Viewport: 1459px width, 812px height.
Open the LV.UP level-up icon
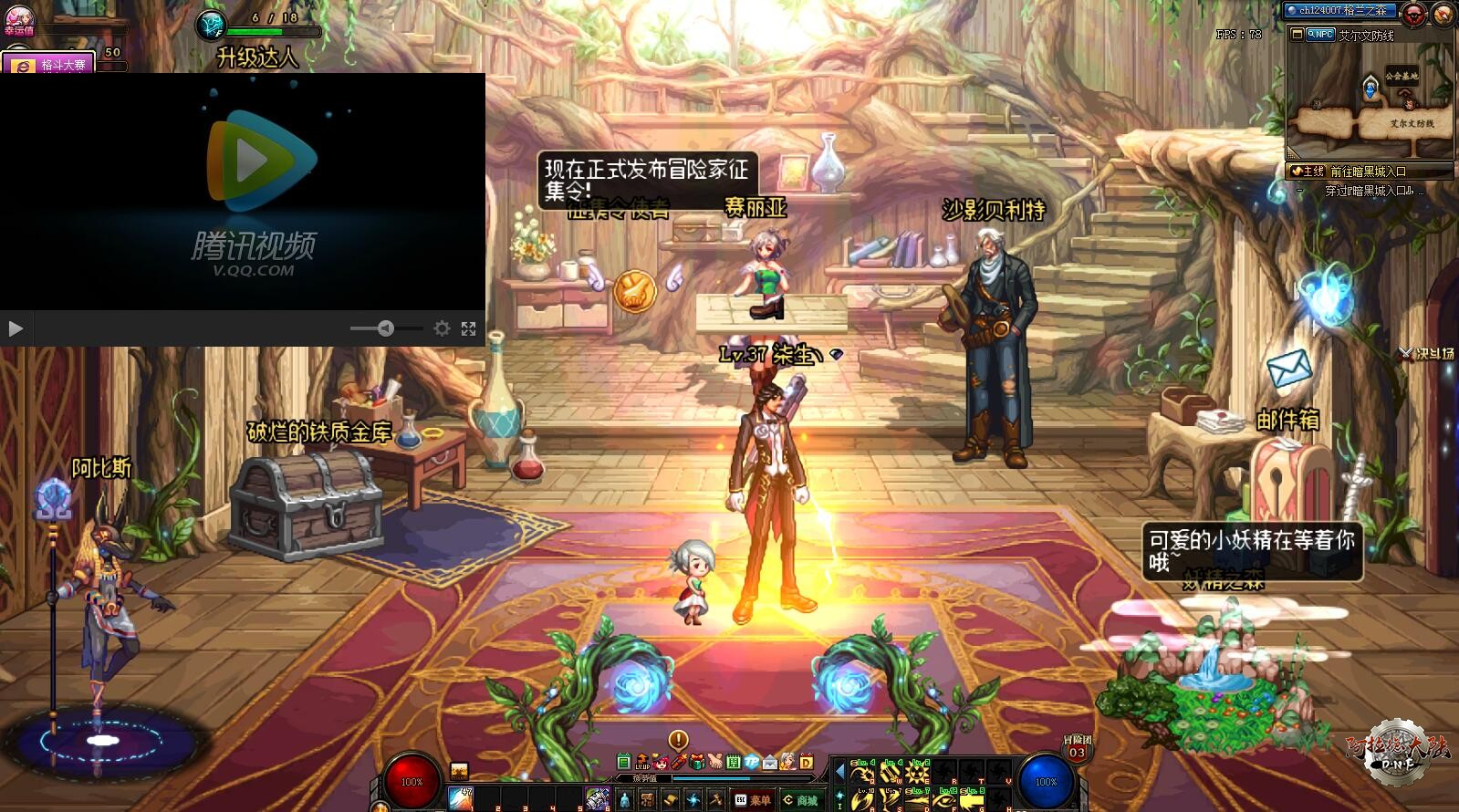pos(642,762)
